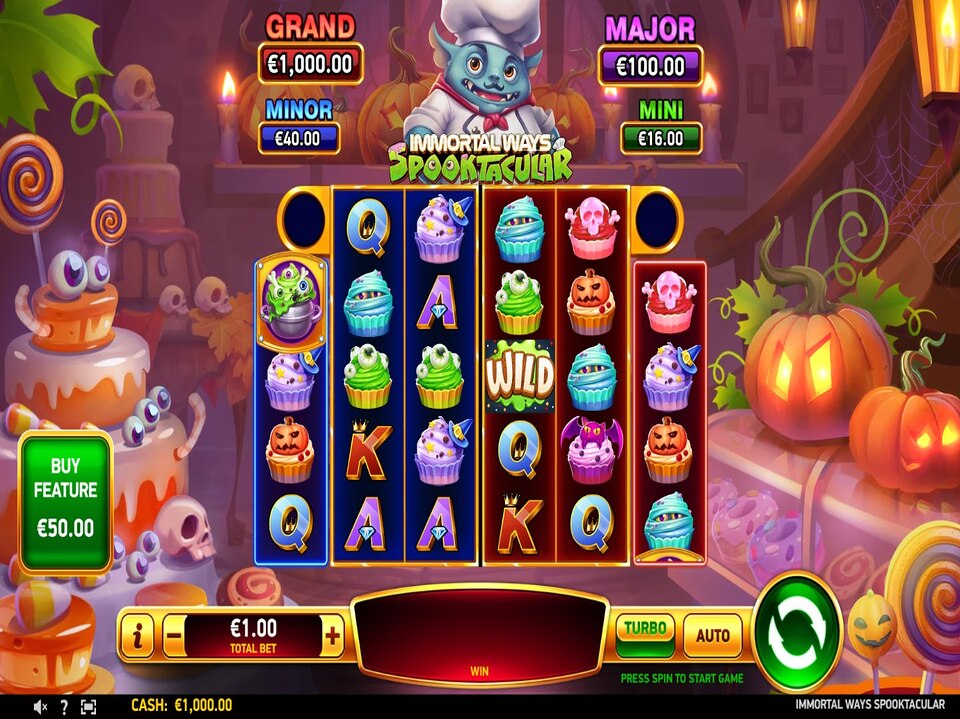This screenshot has height=719, width=960.
Task: Spin the reels with the green button
Action: pos(797,631)
